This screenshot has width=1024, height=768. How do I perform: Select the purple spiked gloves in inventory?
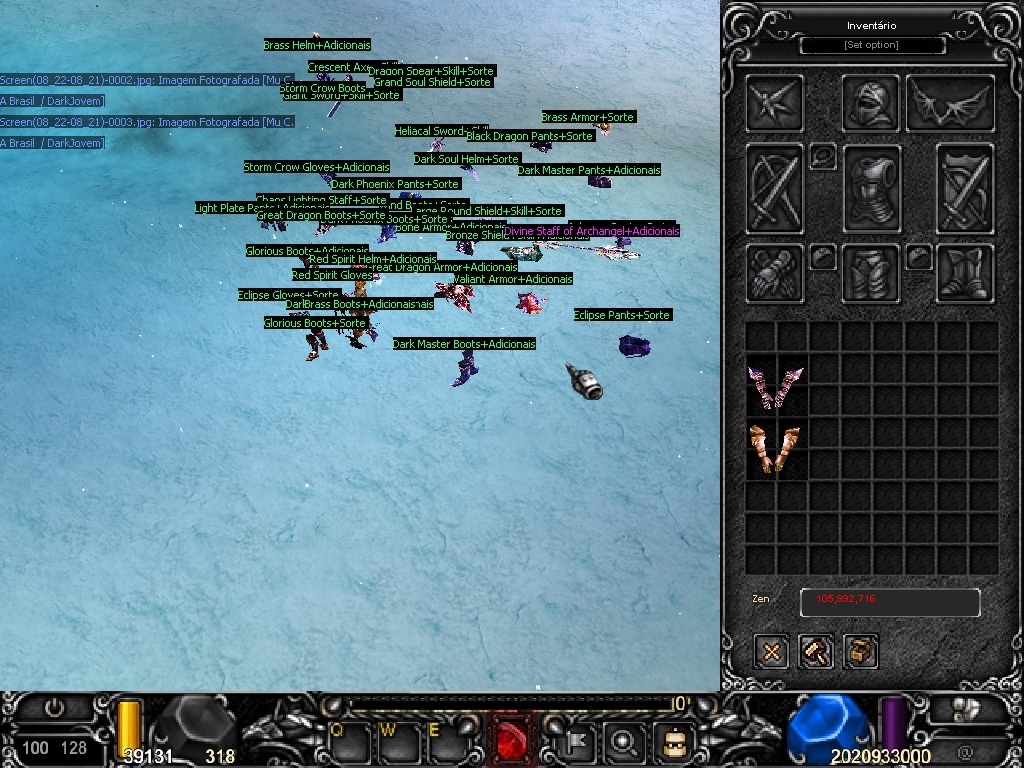coord(776,386)
